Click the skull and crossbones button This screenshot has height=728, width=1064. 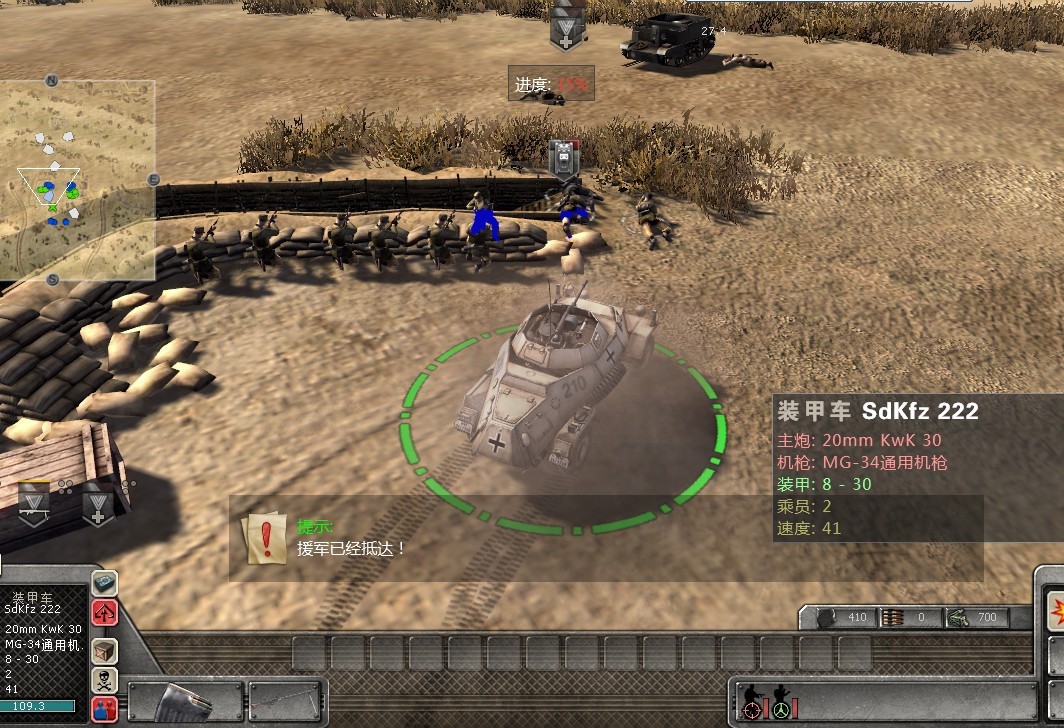[x=105, y=680]
